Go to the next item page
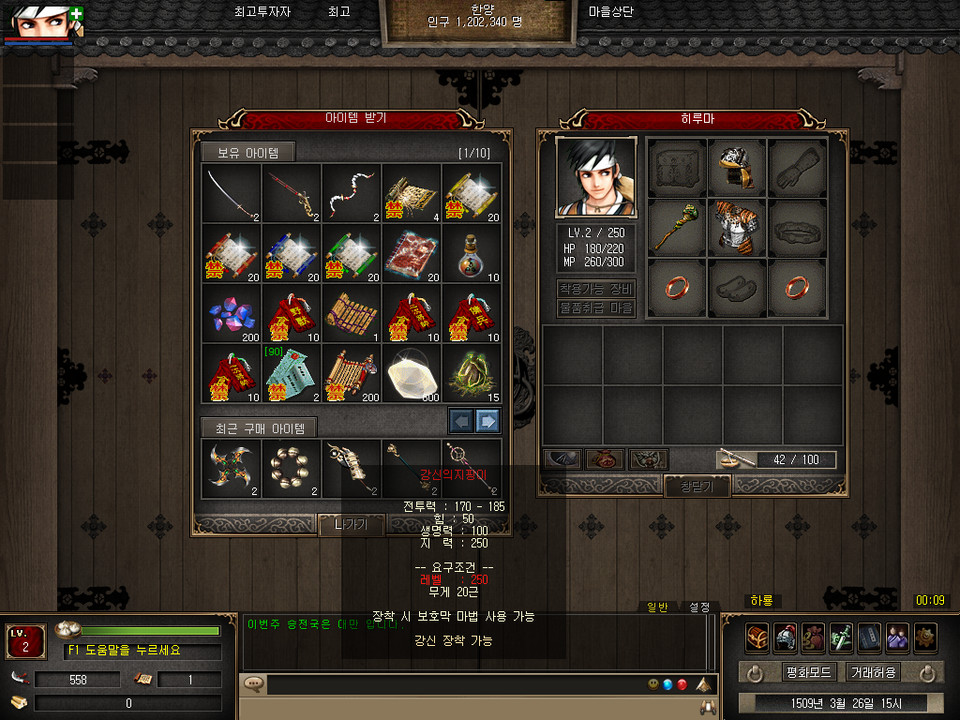The image size is (960, 720). pyautogui.click(x=488, y=420)
